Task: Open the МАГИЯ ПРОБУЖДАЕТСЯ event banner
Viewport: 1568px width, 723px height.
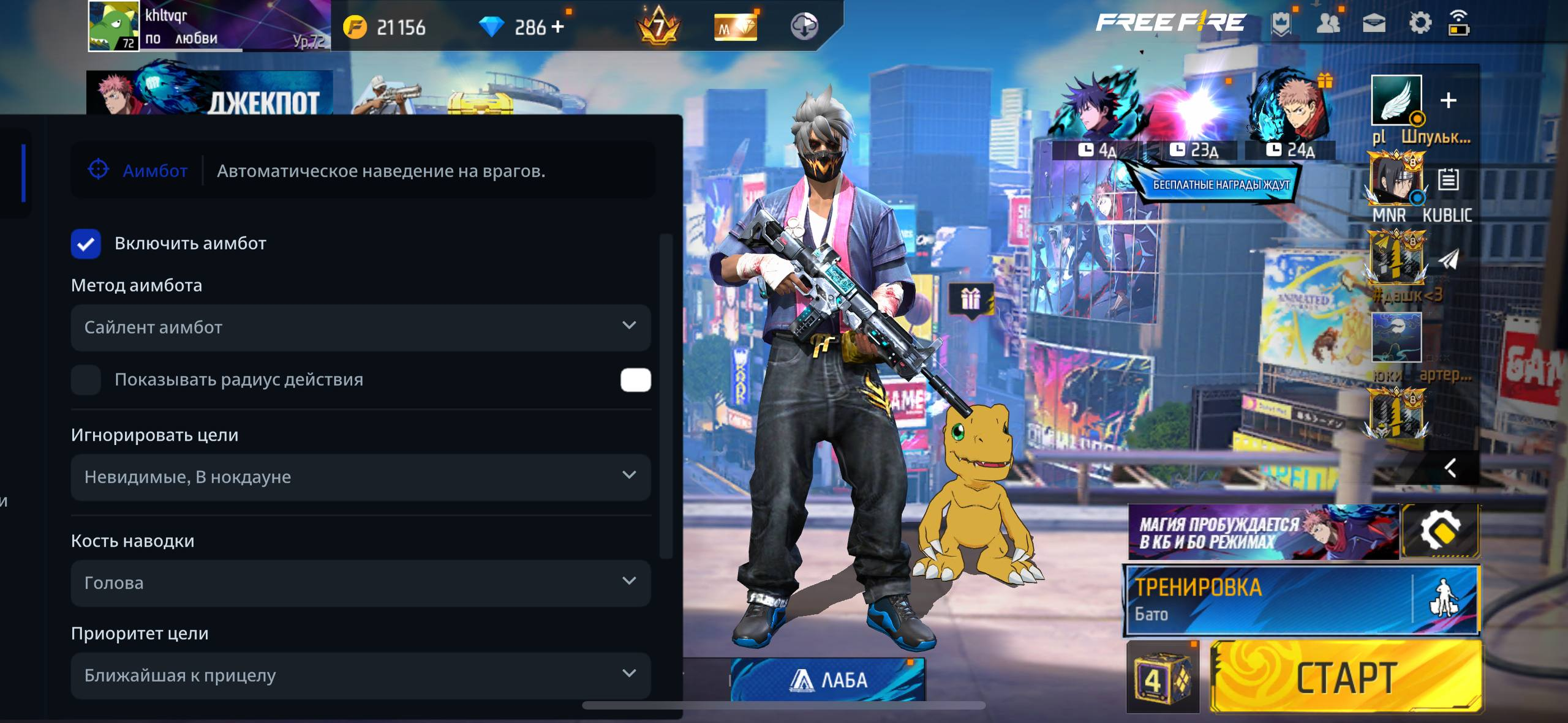Action: pyautogui.click(x=1263, y=532)
